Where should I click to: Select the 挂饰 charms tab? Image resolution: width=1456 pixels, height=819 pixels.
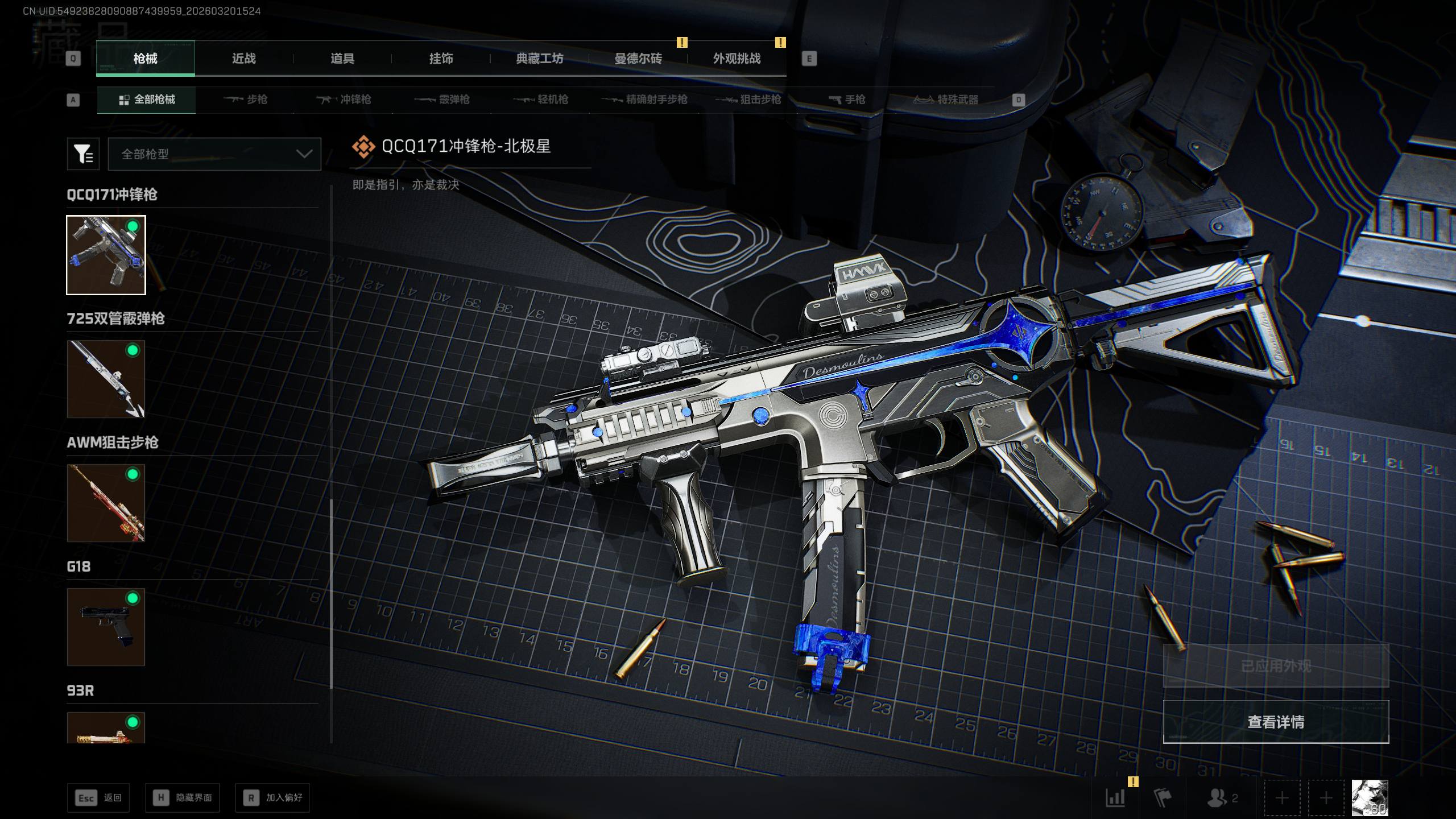tap(441, 59)
